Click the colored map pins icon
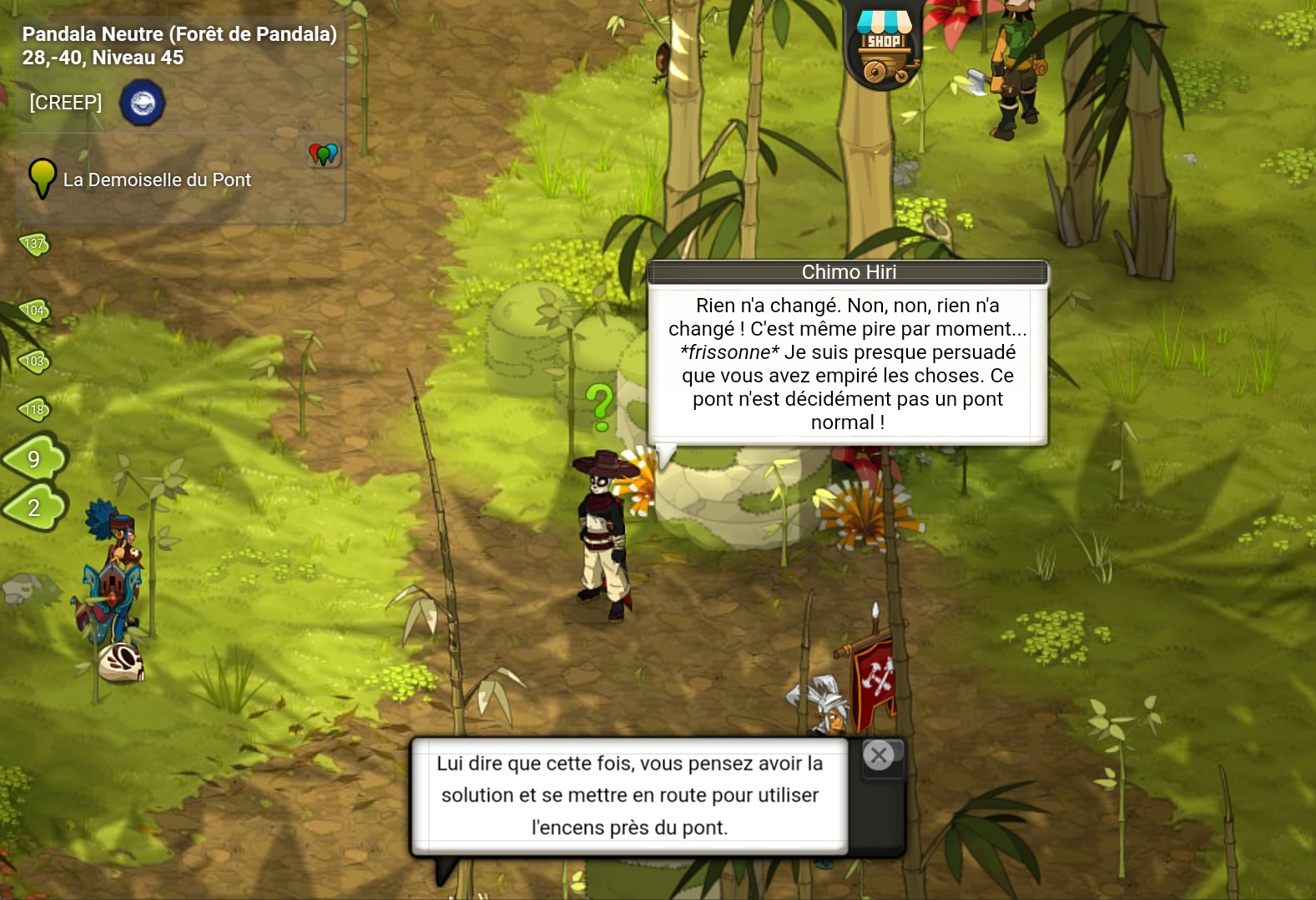 pos(324,154)
